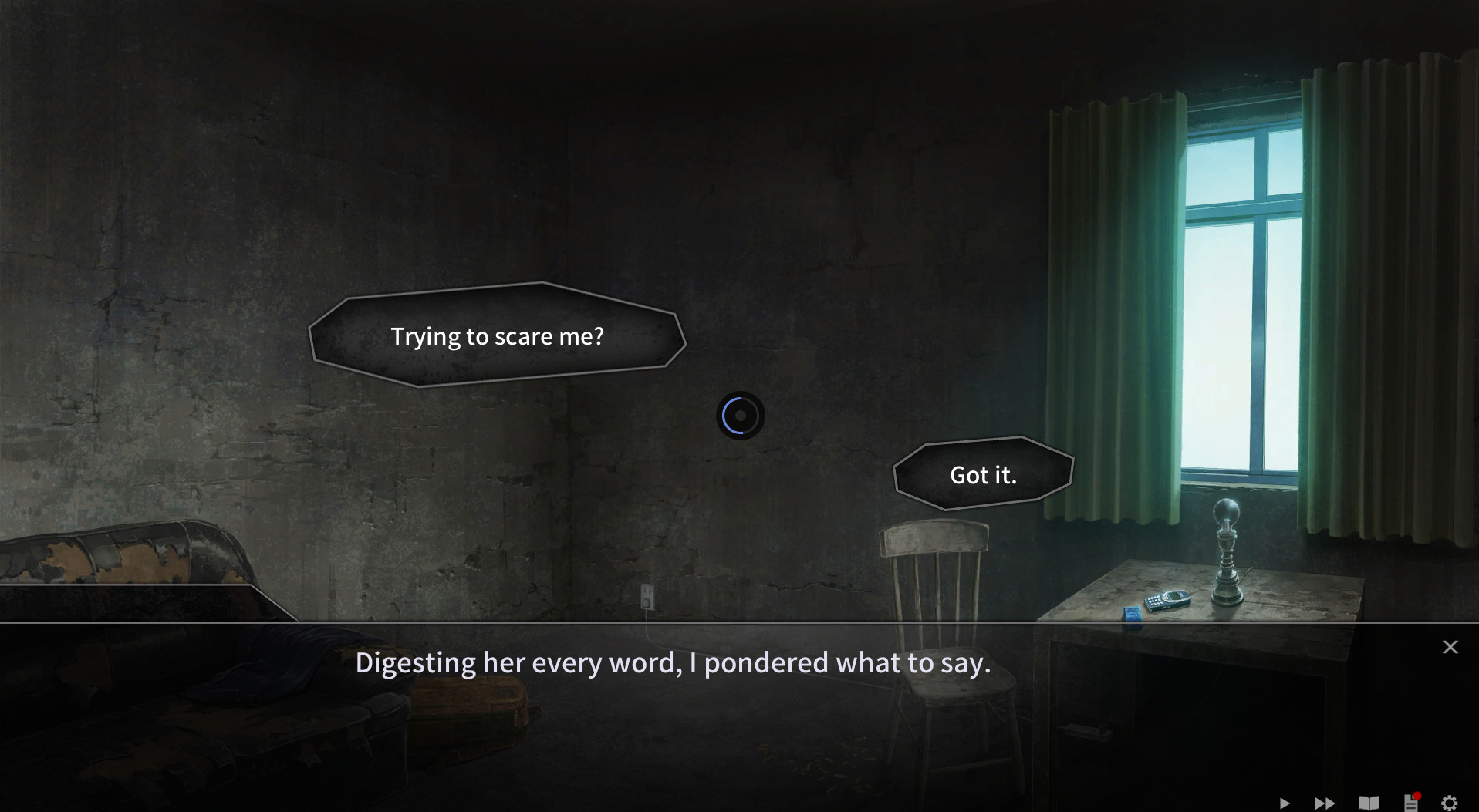This screenshot has height=812, width=1479.
Task: Click the narration text to advance
Action: [x=674, y=662]
